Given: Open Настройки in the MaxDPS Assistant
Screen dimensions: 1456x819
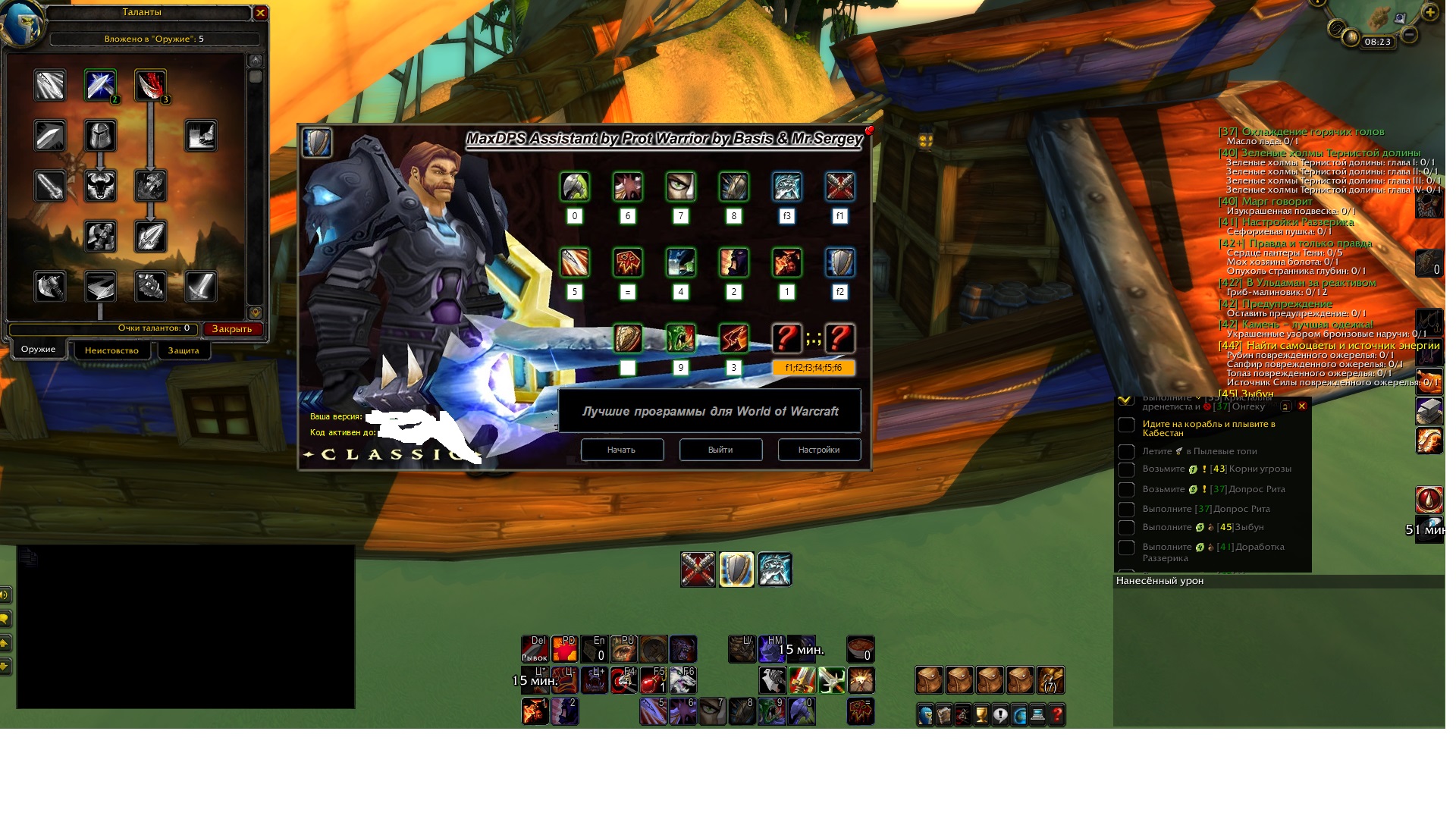Looking at the screenshot, I should coord(819,450).
